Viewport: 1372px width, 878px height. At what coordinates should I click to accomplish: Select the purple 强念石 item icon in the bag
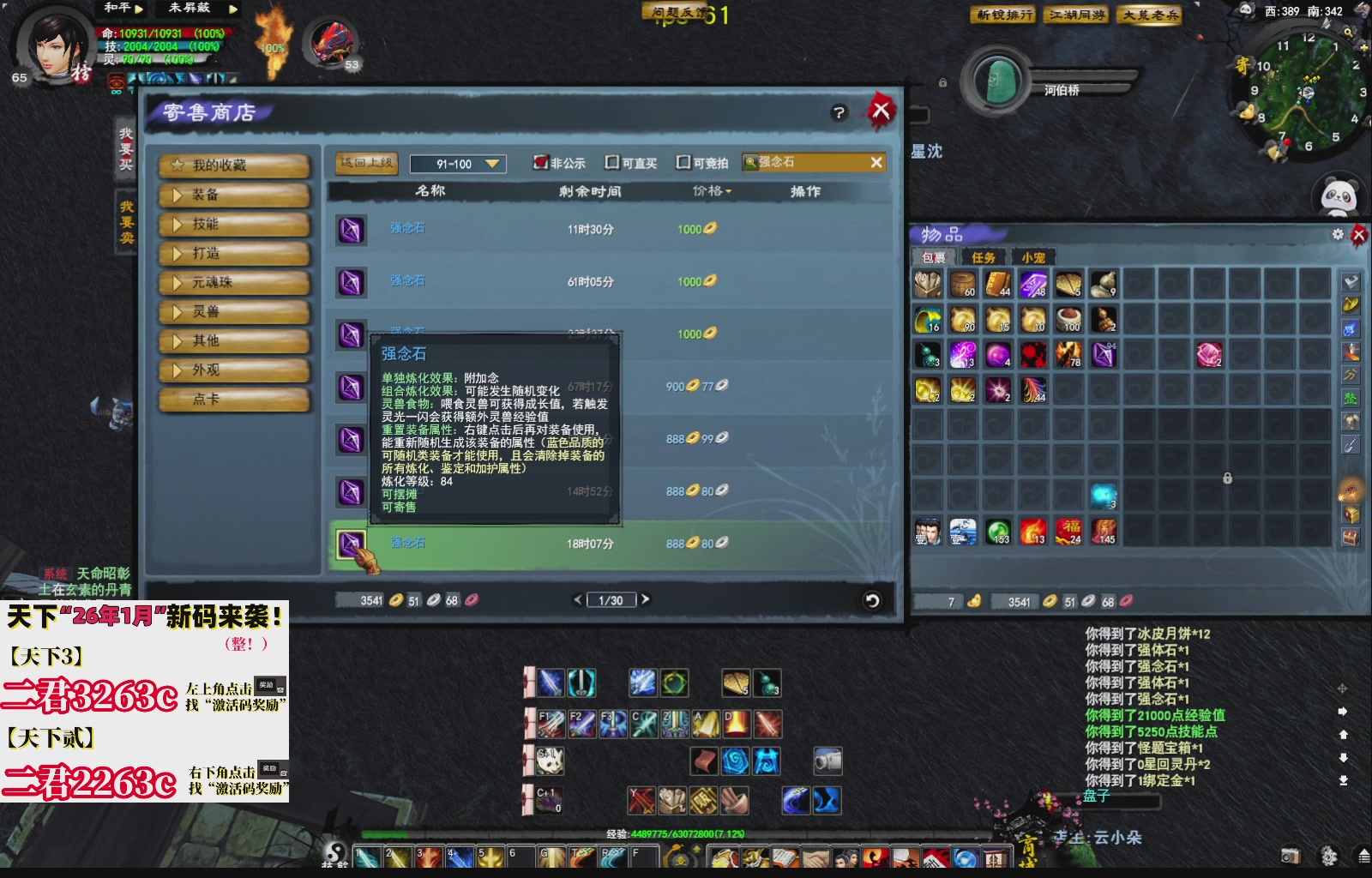pos(1103,355)
